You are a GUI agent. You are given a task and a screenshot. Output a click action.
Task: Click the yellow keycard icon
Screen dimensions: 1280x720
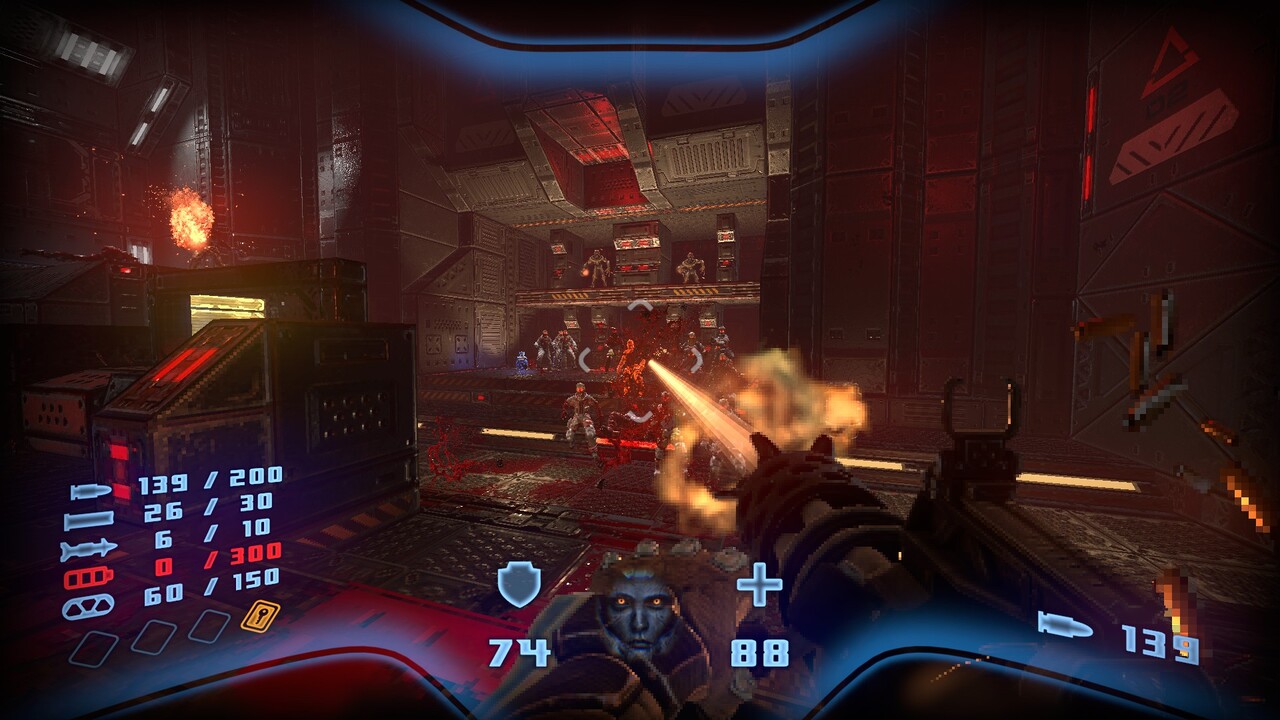[259, 615]
